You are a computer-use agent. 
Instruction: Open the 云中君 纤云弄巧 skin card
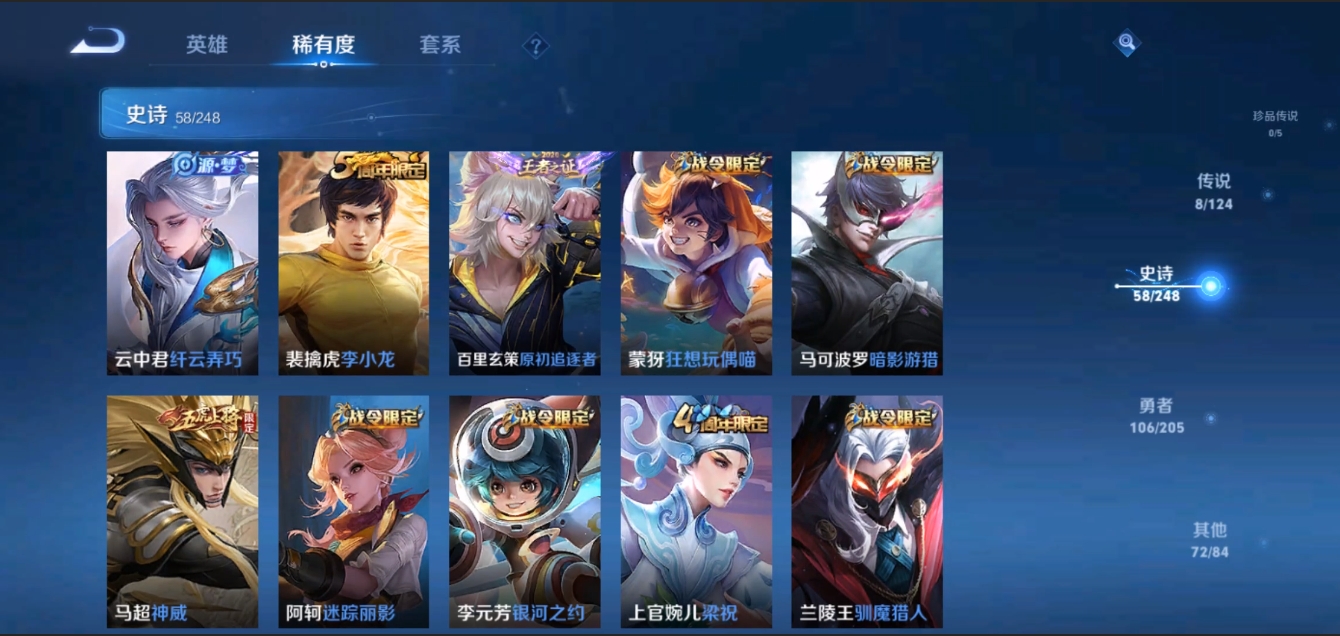coord(182,263)
